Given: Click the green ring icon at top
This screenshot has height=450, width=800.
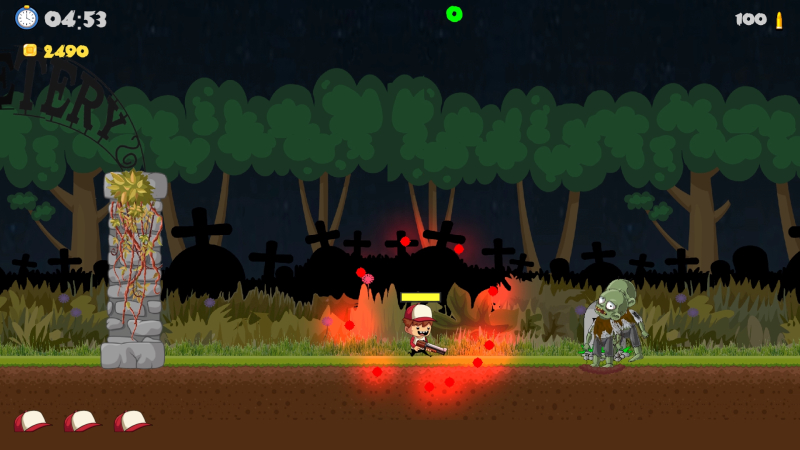Looking at the screenshot, I should tap(454, 14).
